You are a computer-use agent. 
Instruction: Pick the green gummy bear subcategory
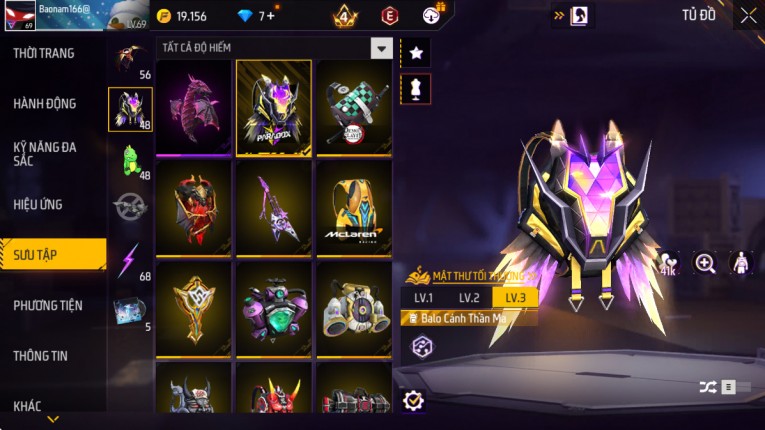pyautogui.click(x=130, y=159)
